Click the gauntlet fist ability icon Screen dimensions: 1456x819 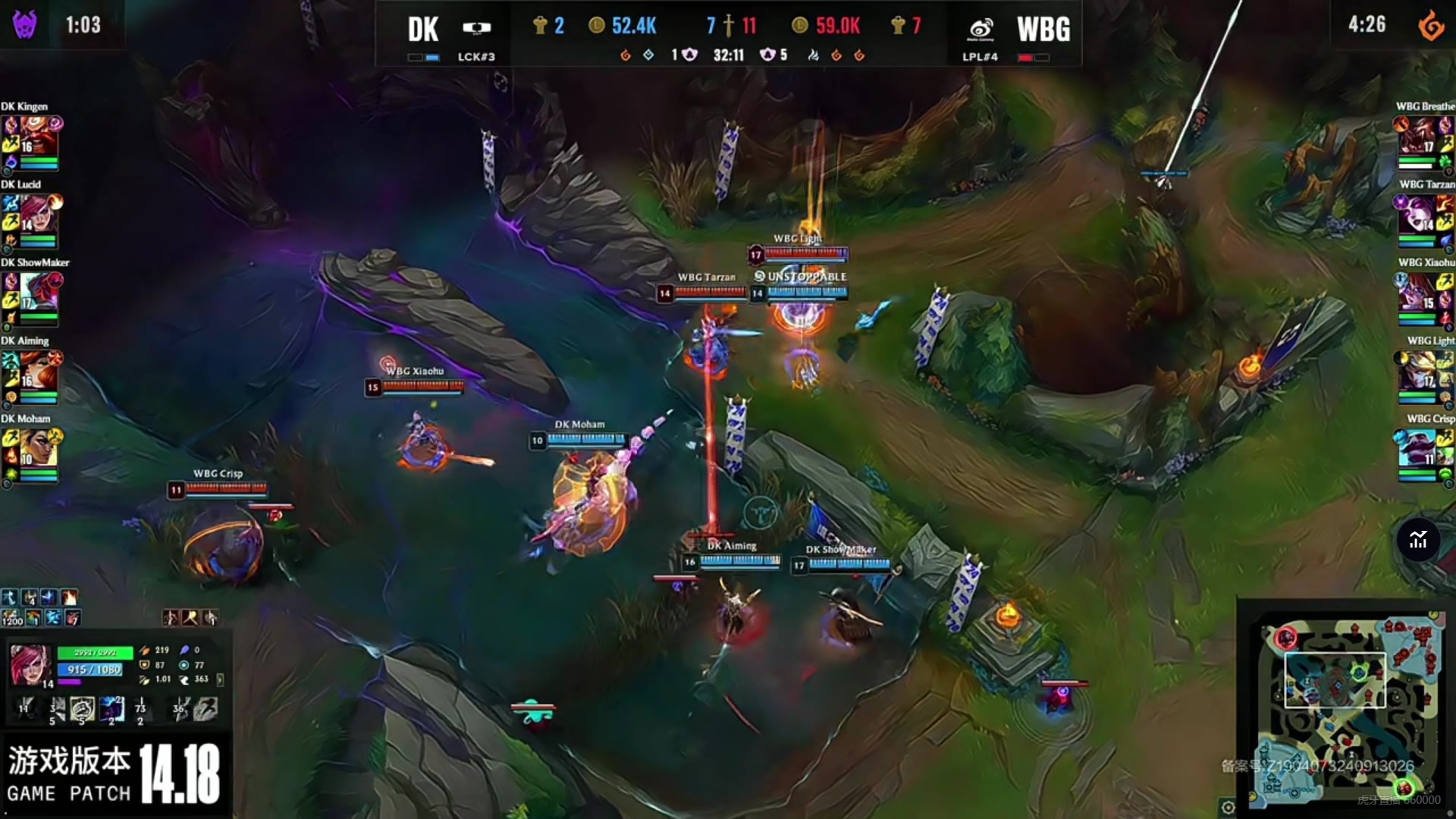point(82,709)
